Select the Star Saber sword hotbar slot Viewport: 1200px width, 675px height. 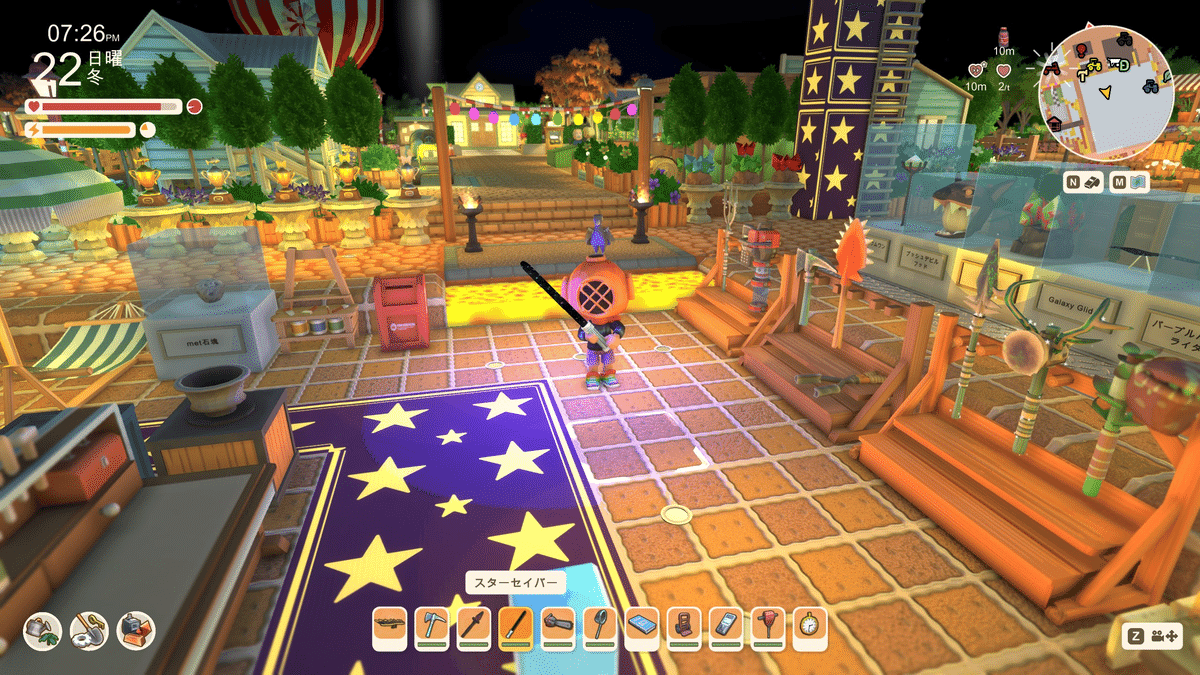pos(516,625)
